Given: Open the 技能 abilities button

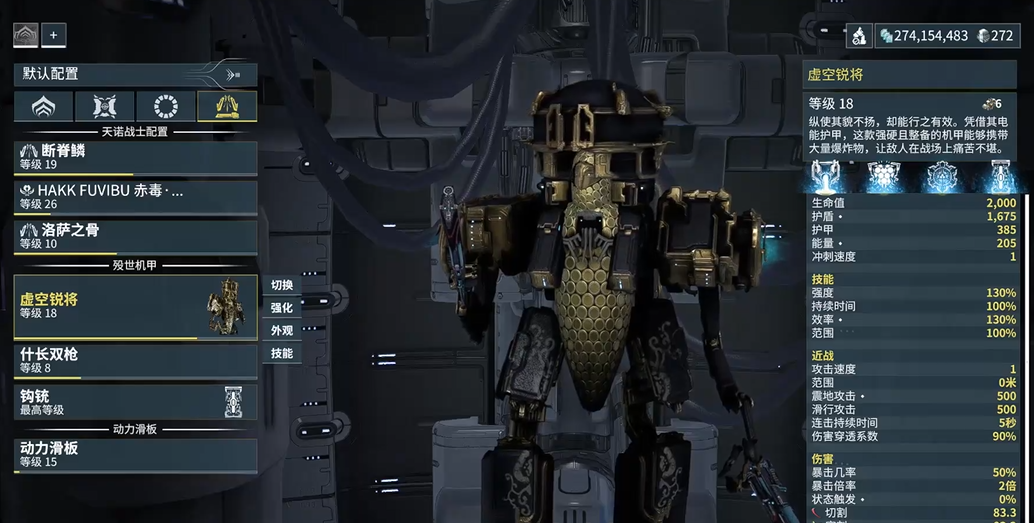Looking at the screenshot, I should 281,354.
